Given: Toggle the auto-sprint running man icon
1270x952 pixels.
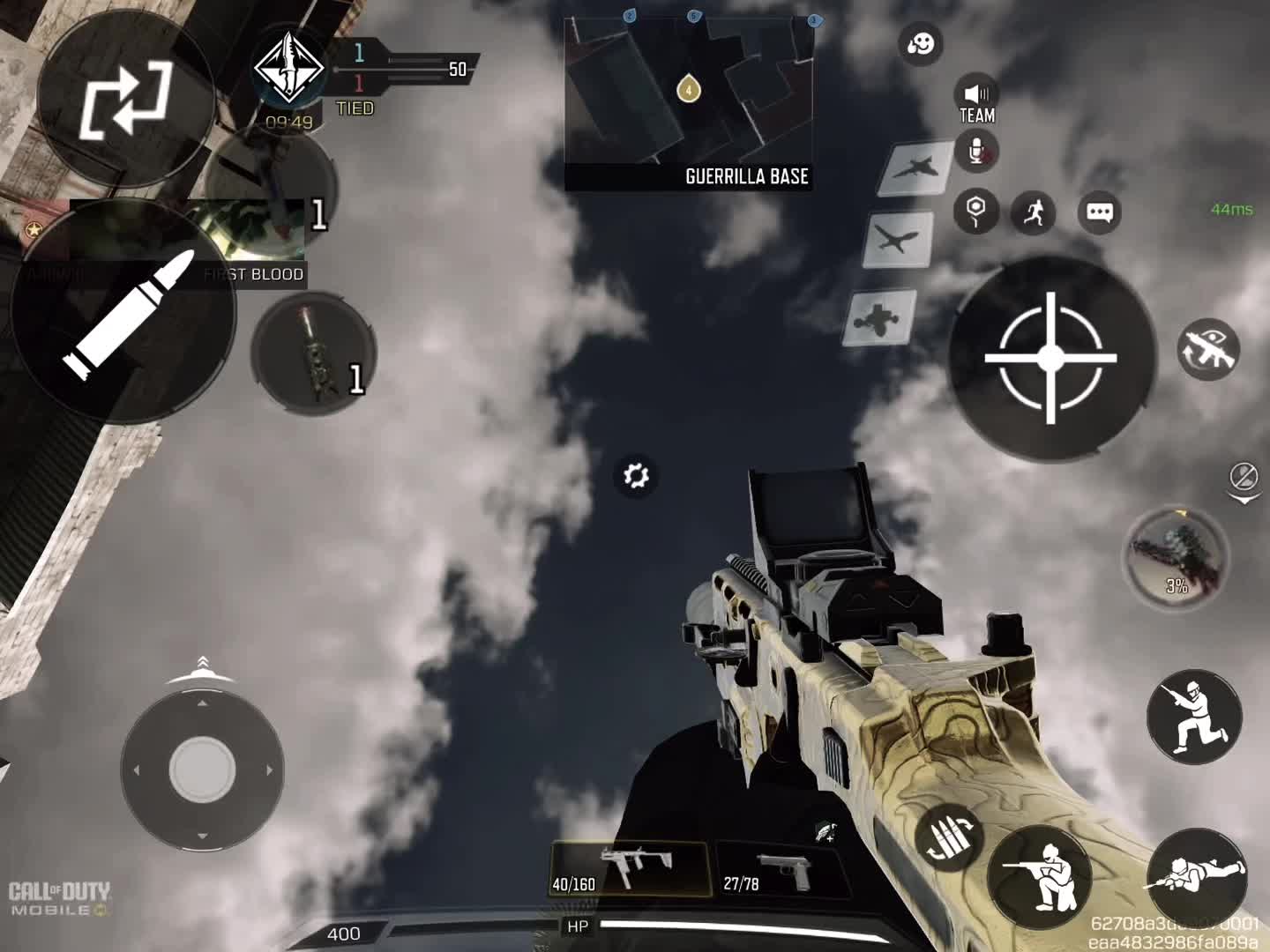Looking at the screenshot, I should (1033, 212).
